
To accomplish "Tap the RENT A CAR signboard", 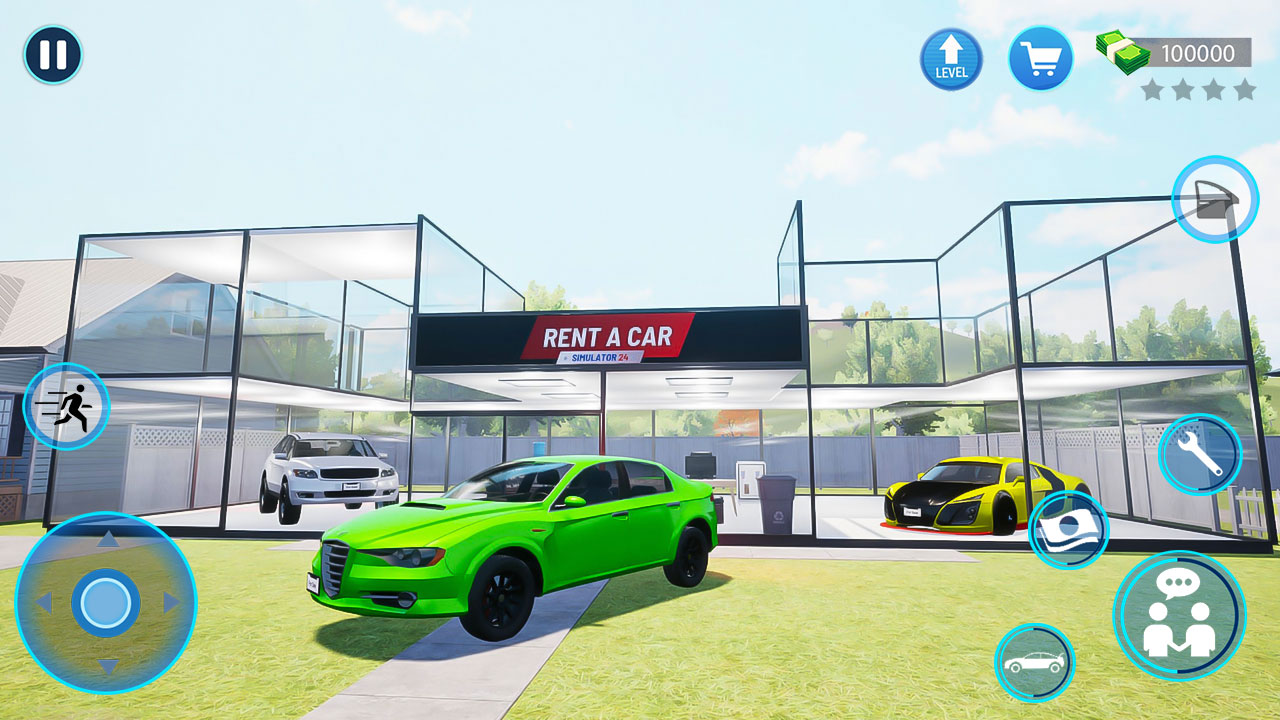I will pos(605,340).
